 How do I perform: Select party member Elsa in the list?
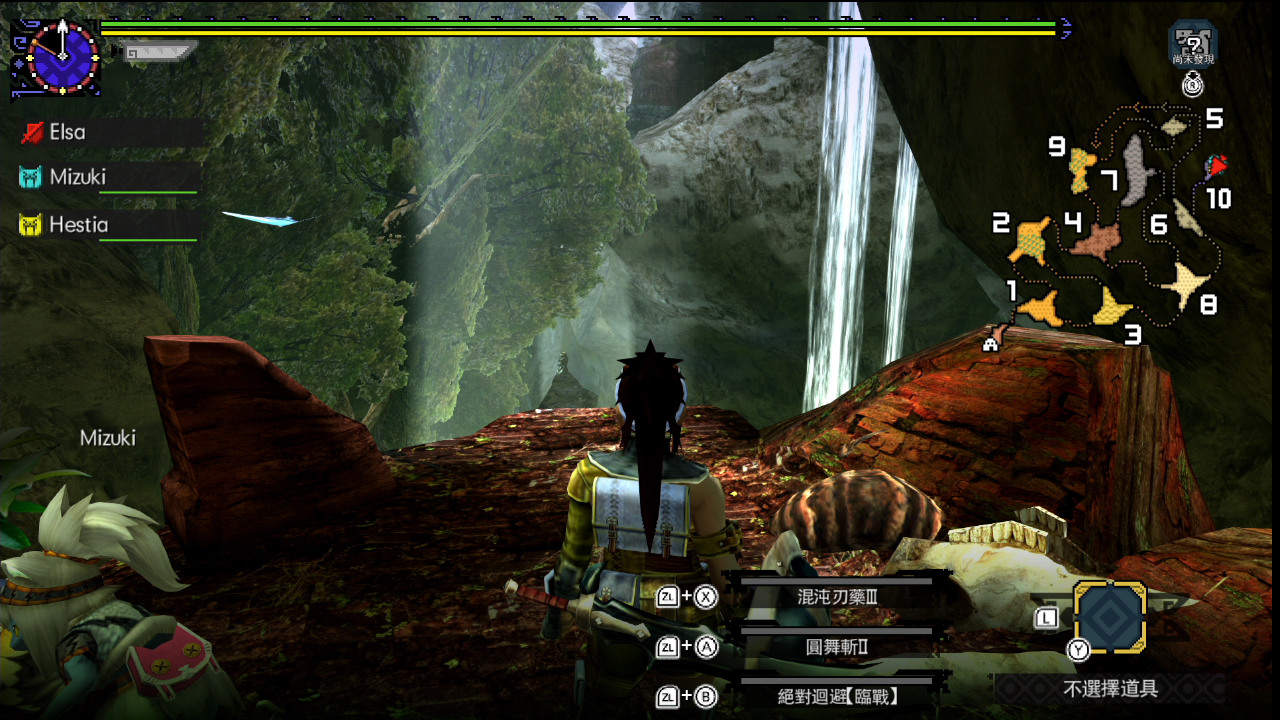coord(67,132)
